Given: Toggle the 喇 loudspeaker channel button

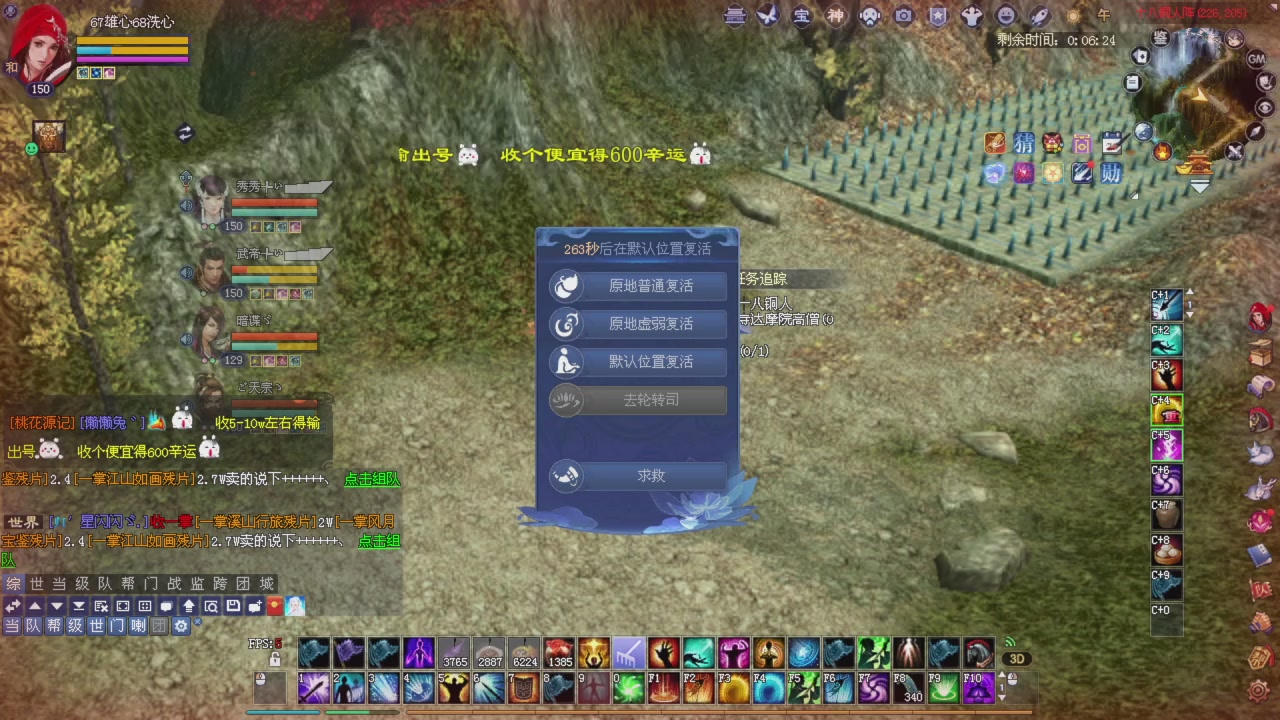Looking at the screenshot, I should (x=138, y=626).
